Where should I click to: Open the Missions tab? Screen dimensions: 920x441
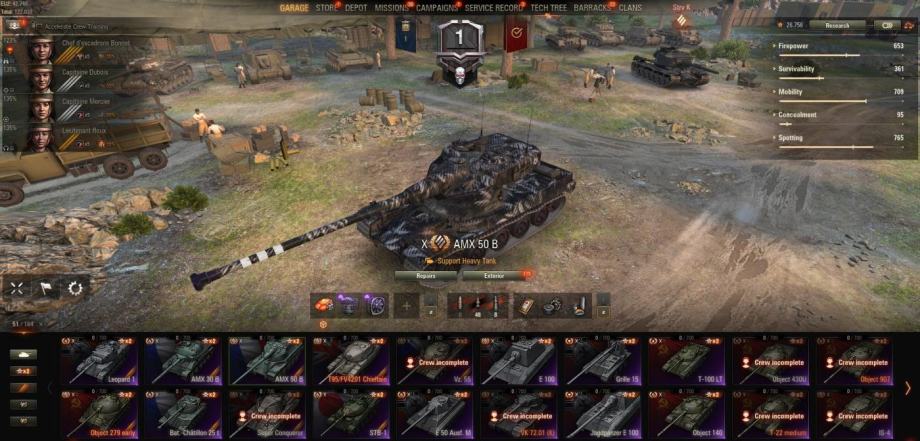coord(391,7)
